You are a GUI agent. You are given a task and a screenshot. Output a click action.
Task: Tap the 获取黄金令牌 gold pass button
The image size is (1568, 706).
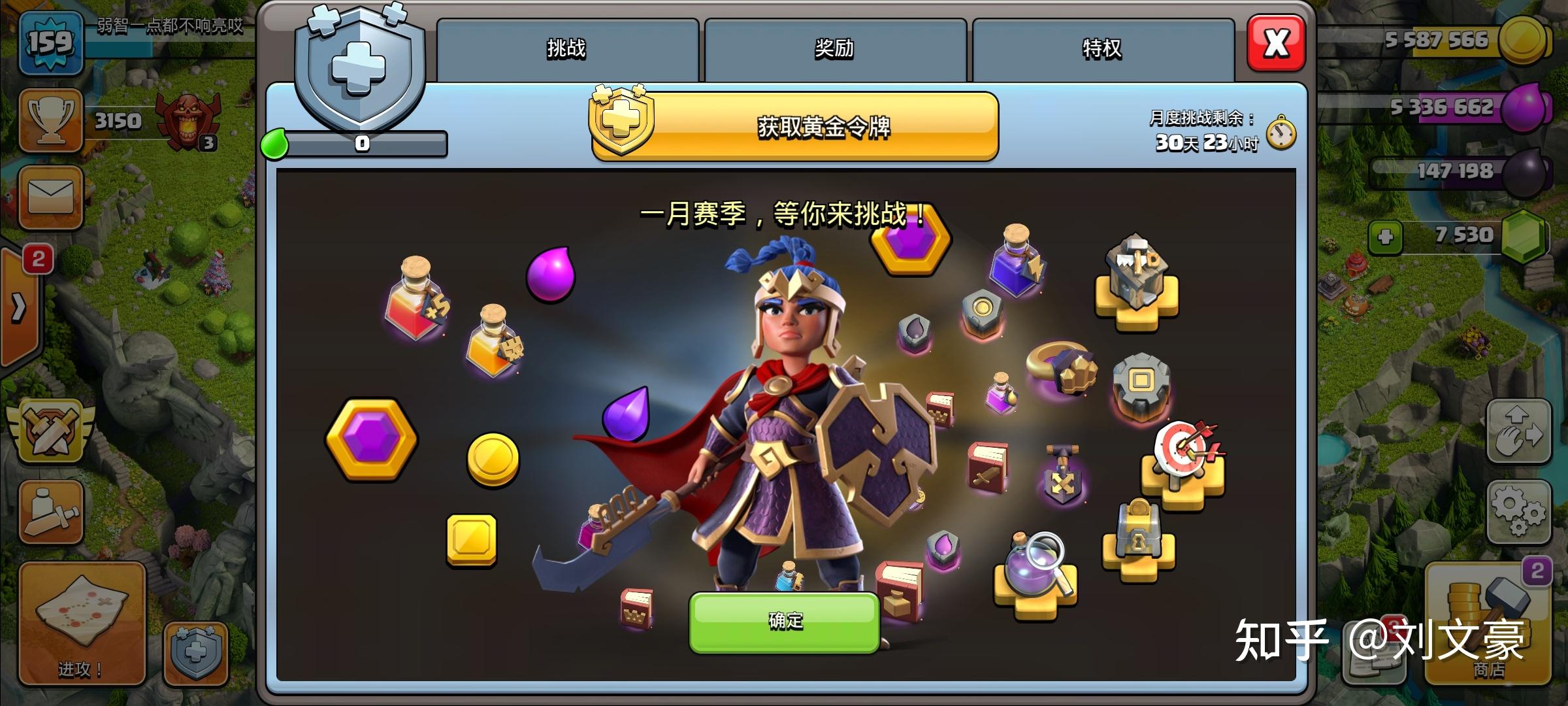pyautogui.click(x=794, y=126)
